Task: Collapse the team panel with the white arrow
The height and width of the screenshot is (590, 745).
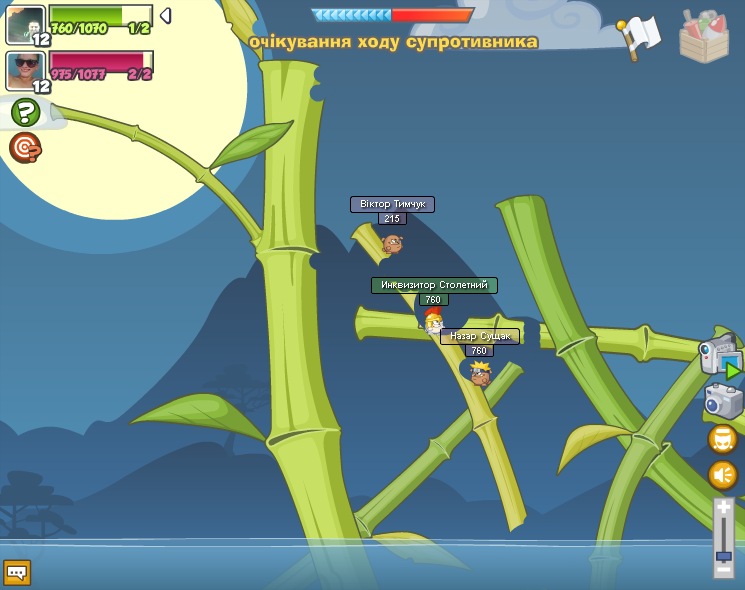Action: (166, 16)
